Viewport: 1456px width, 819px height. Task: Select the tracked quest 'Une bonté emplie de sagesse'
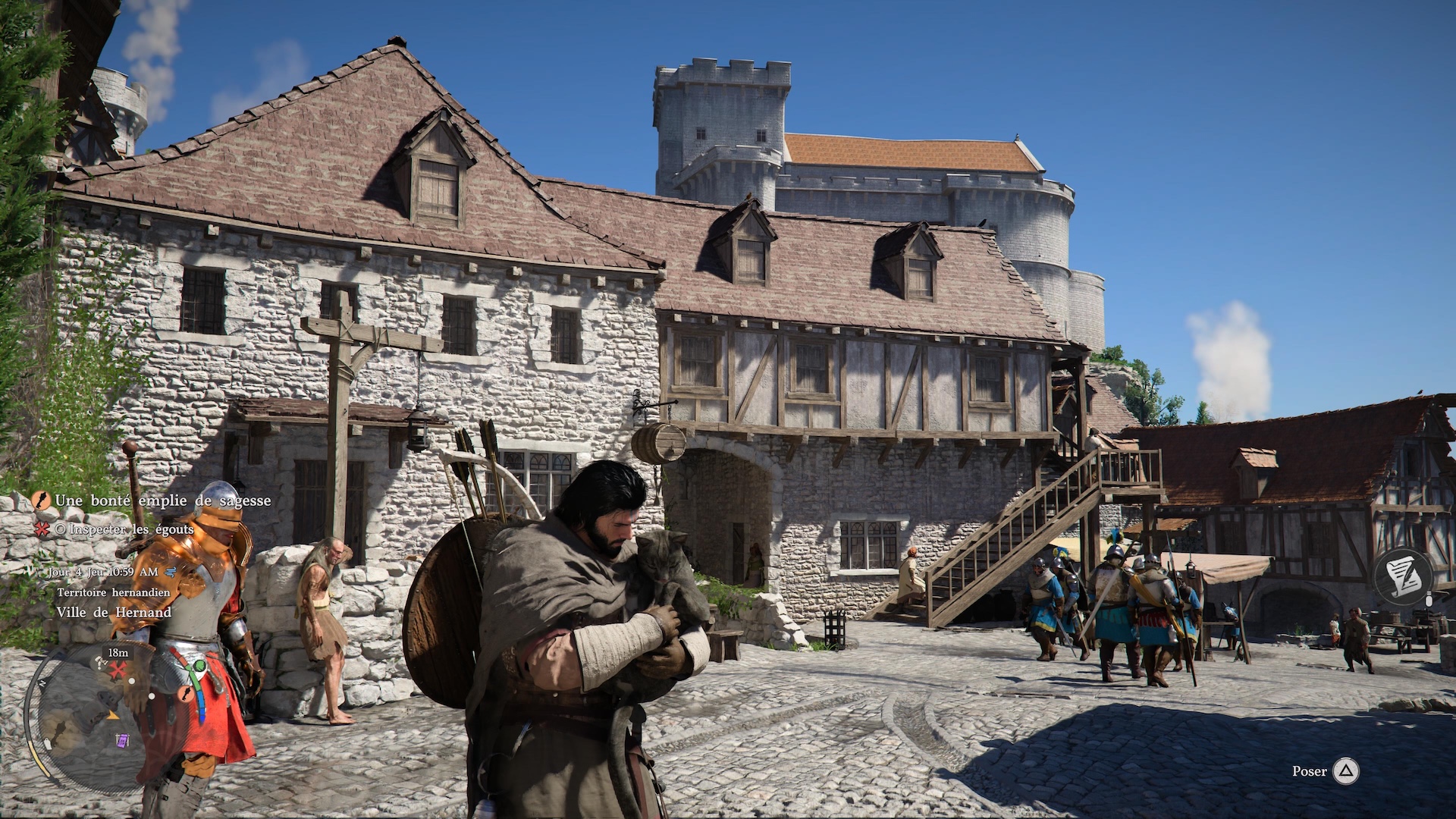click(162, 500)
